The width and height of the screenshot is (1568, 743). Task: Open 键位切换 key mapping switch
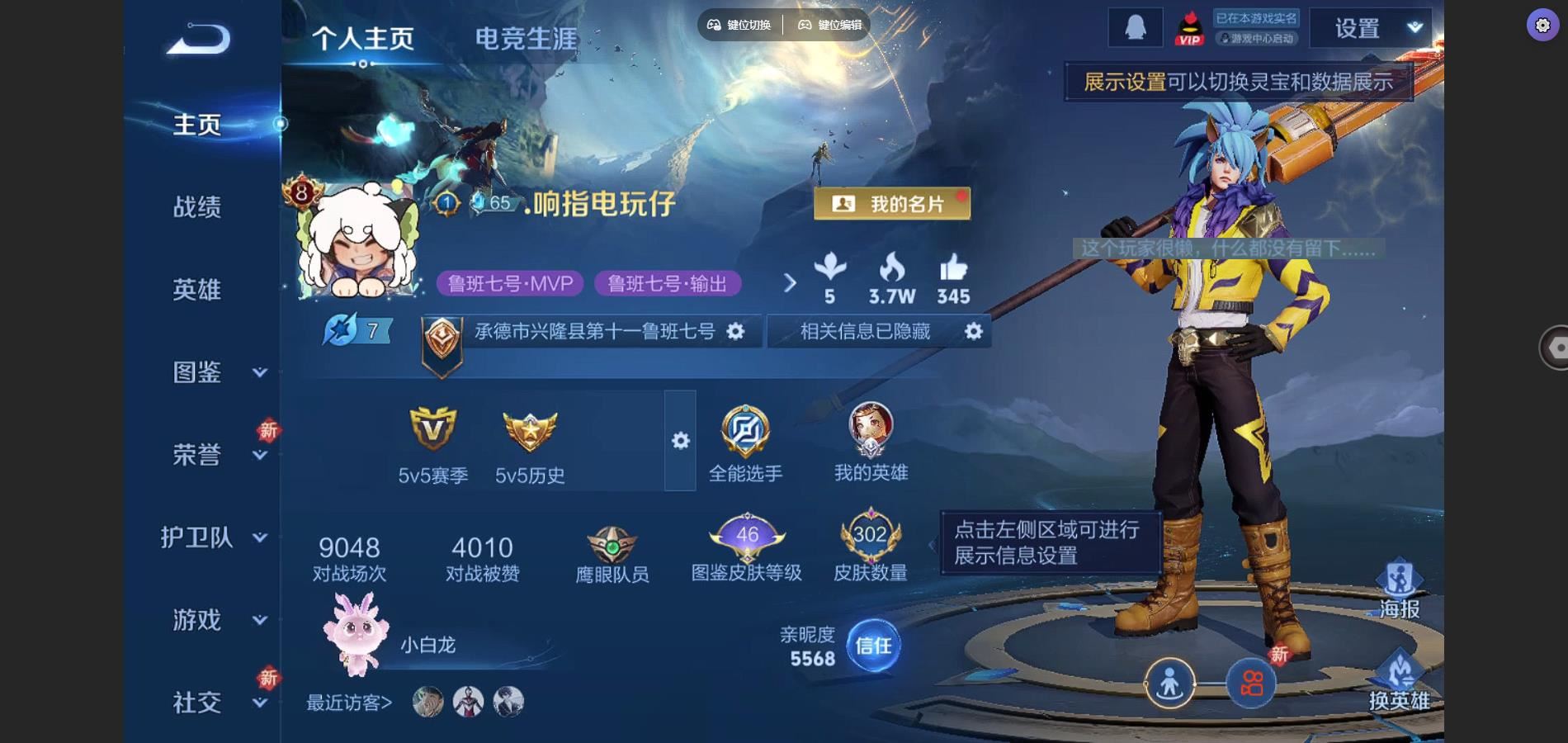[739, 25]
